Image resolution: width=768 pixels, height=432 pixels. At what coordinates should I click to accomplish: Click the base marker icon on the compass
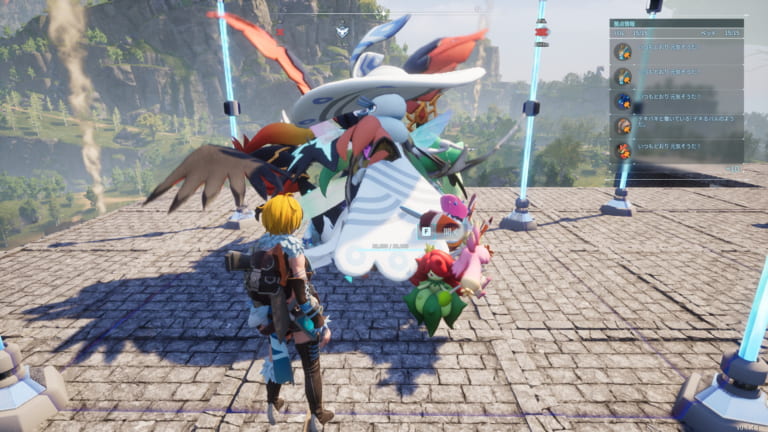(342, 30)
